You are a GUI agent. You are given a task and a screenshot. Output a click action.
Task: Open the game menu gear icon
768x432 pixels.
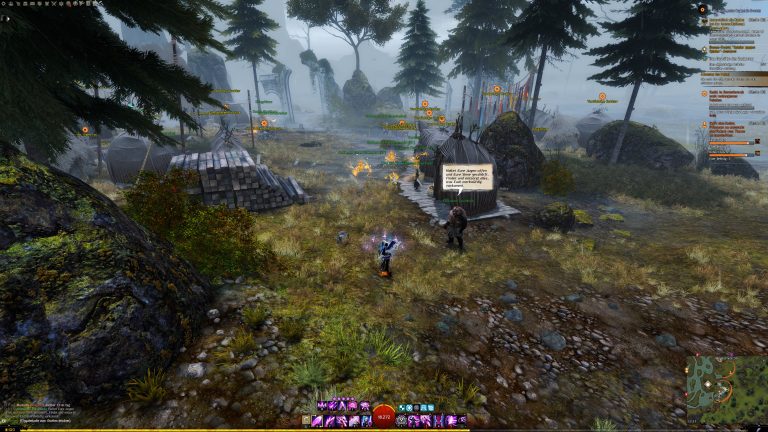coord(4,3)
